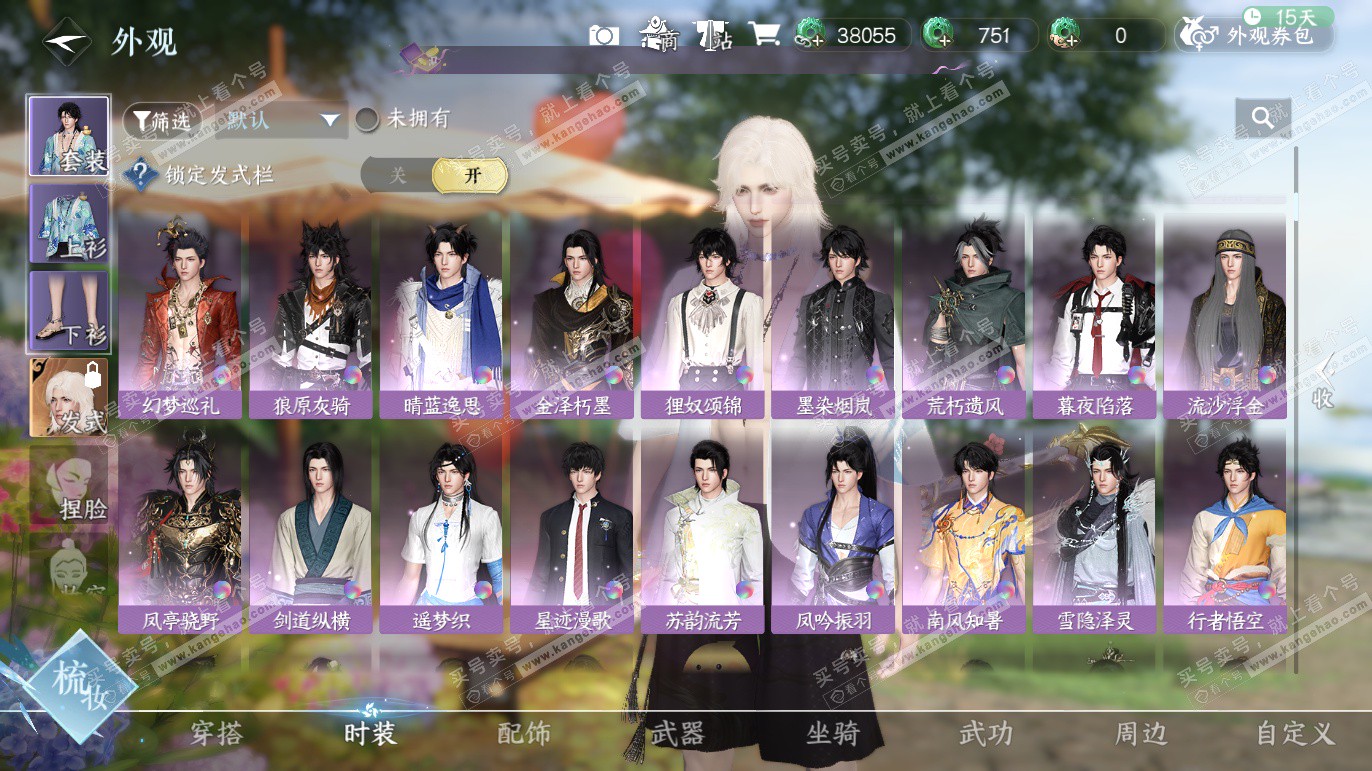Switch the hairstyle lock toggle to 关
This screenshot has height=771, width=1372.
tap(398, 176)
